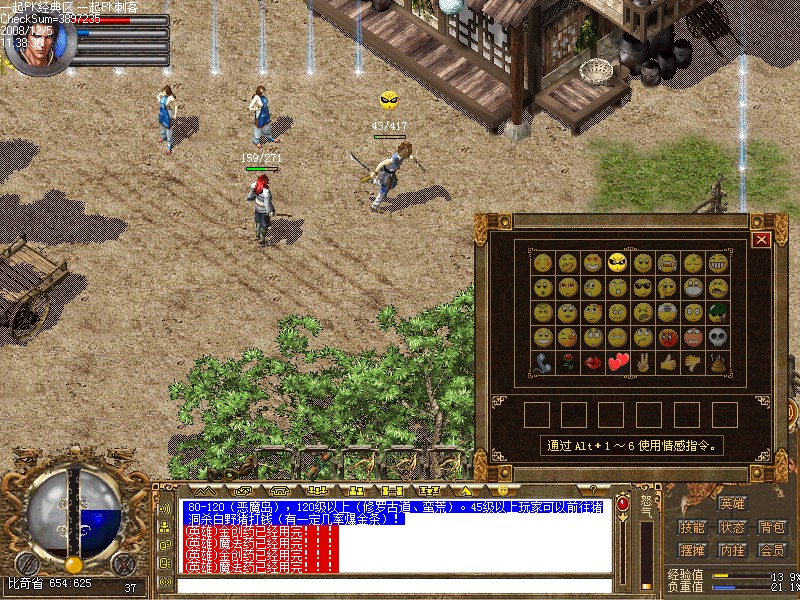Image resolution: width=800 pixels, height=600 pixels.
Task: Open the 背包 bag inventory
Action: pos(772,527)
